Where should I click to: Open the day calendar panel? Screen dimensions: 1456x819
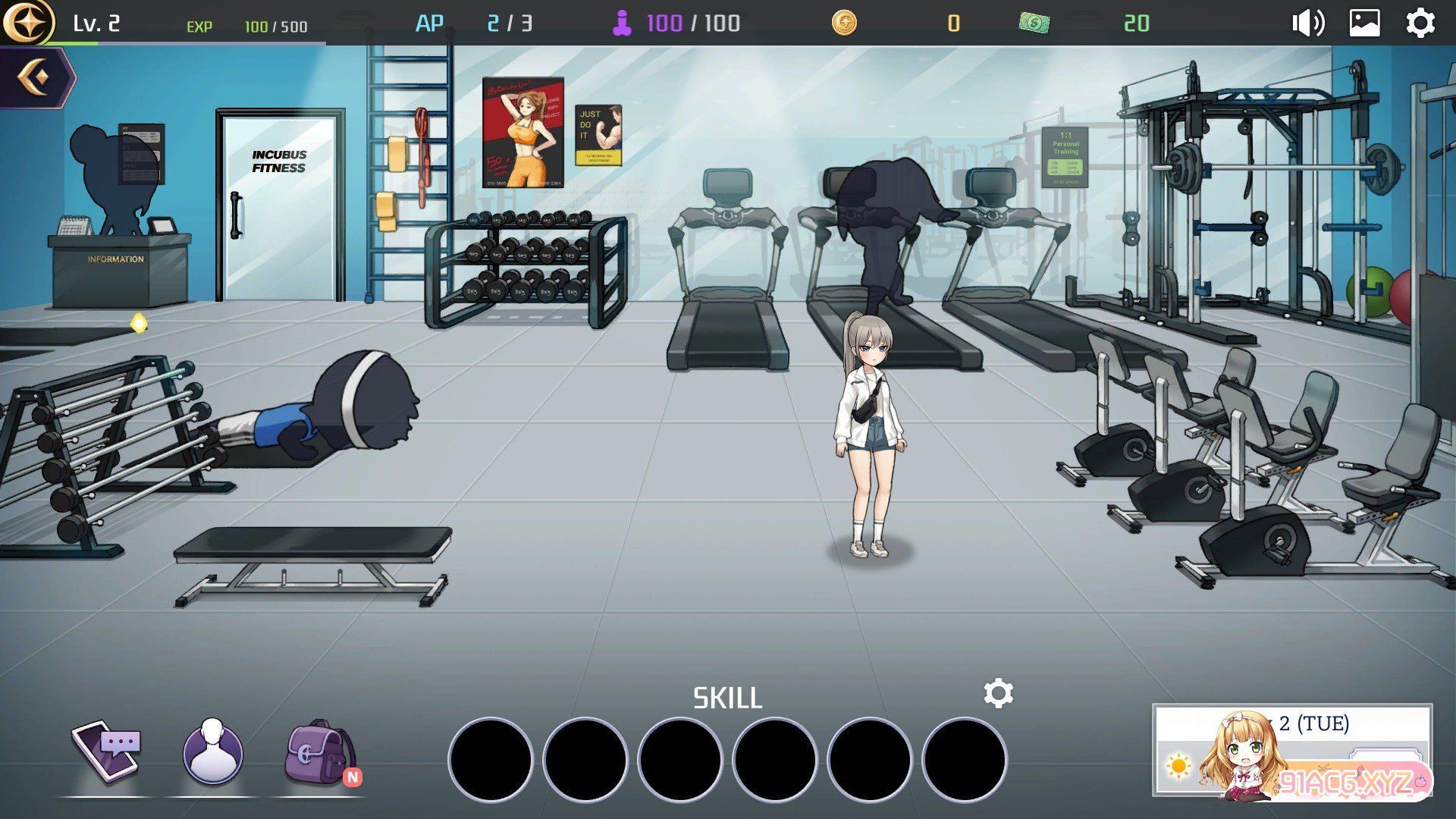(1291, 751)
